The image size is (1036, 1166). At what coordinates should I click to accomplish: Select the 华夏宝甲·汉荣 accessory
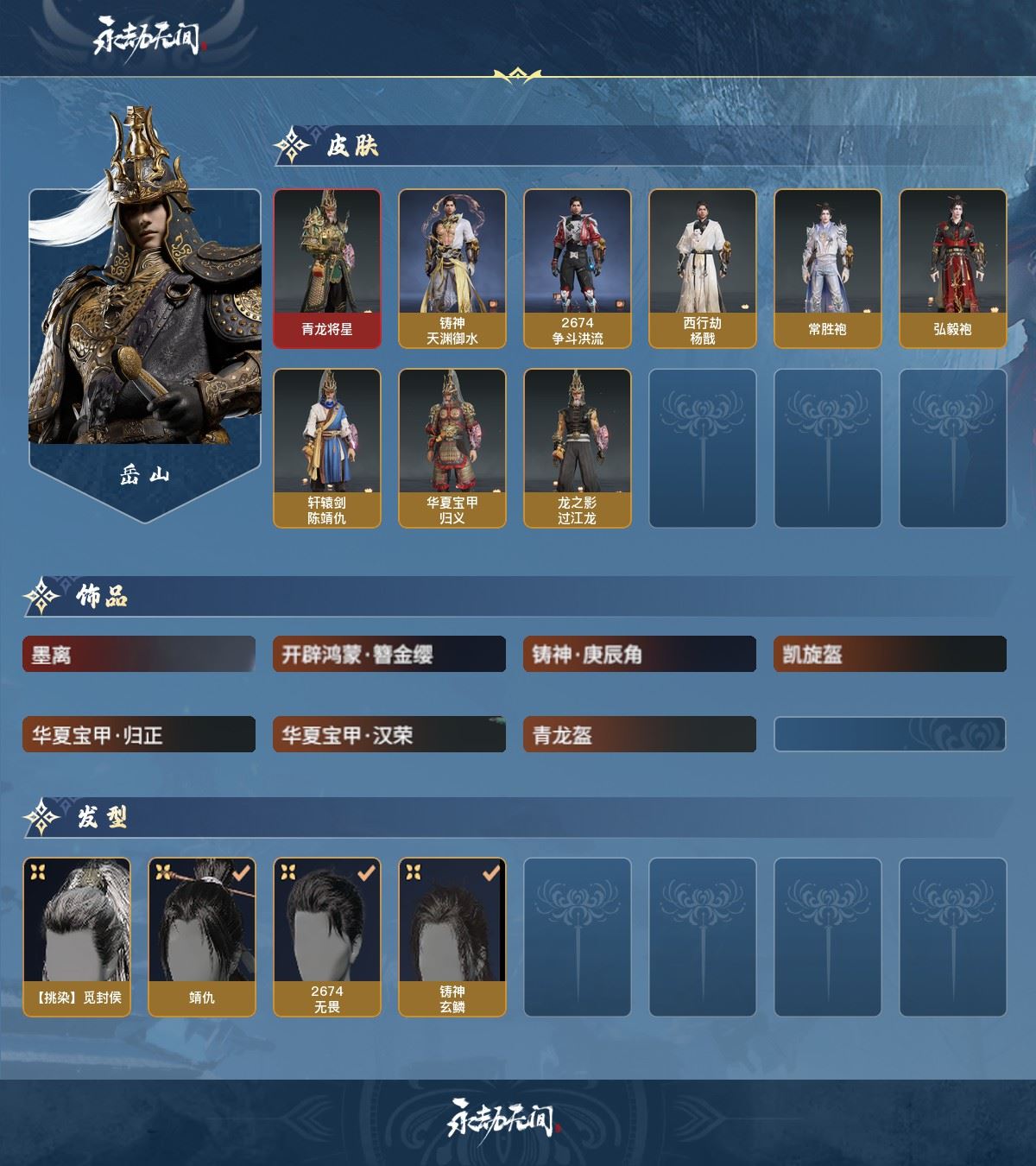[388, 735]
